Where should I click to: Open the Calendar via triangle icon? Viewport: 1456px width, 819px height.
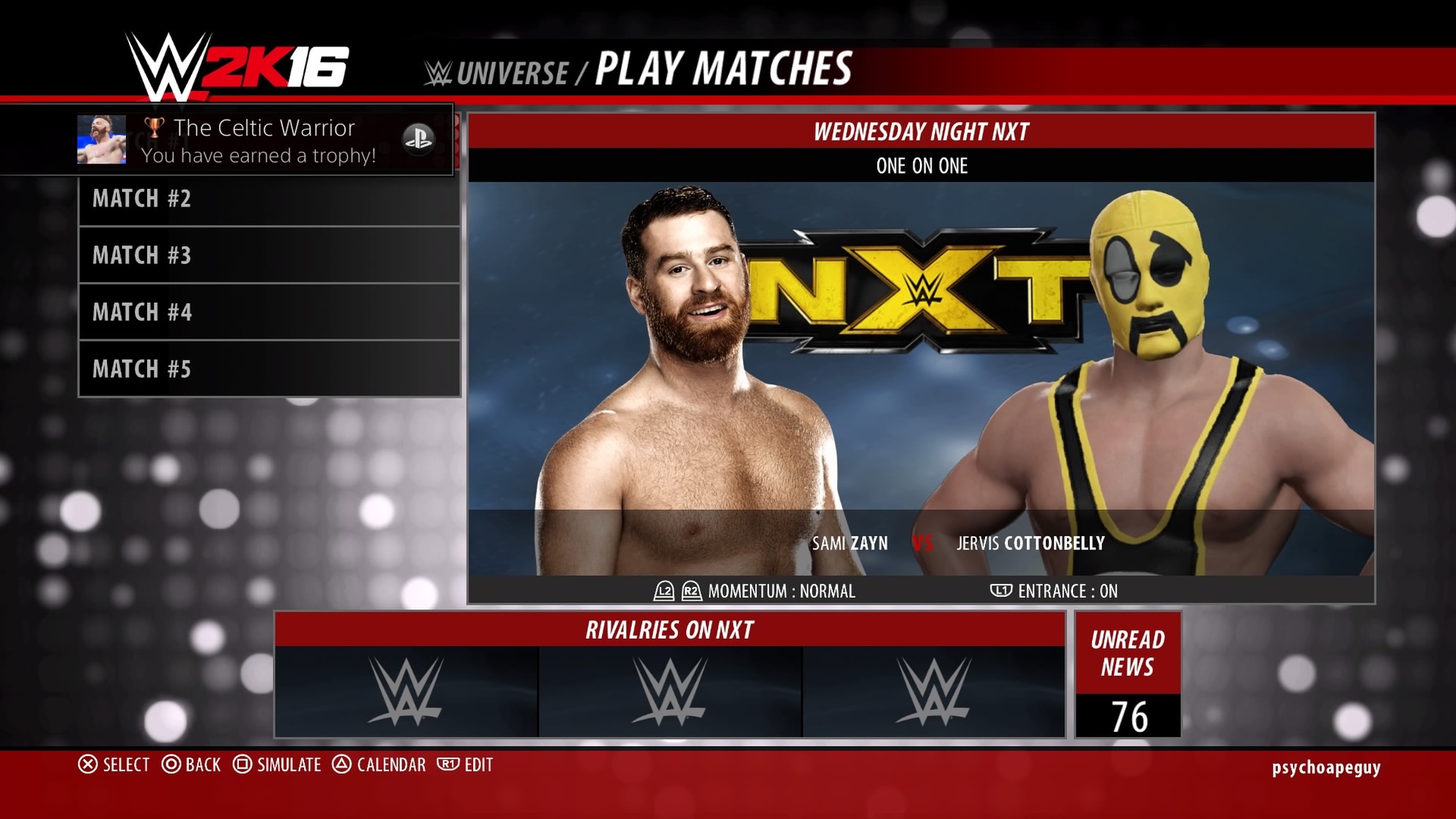[341, 765]
